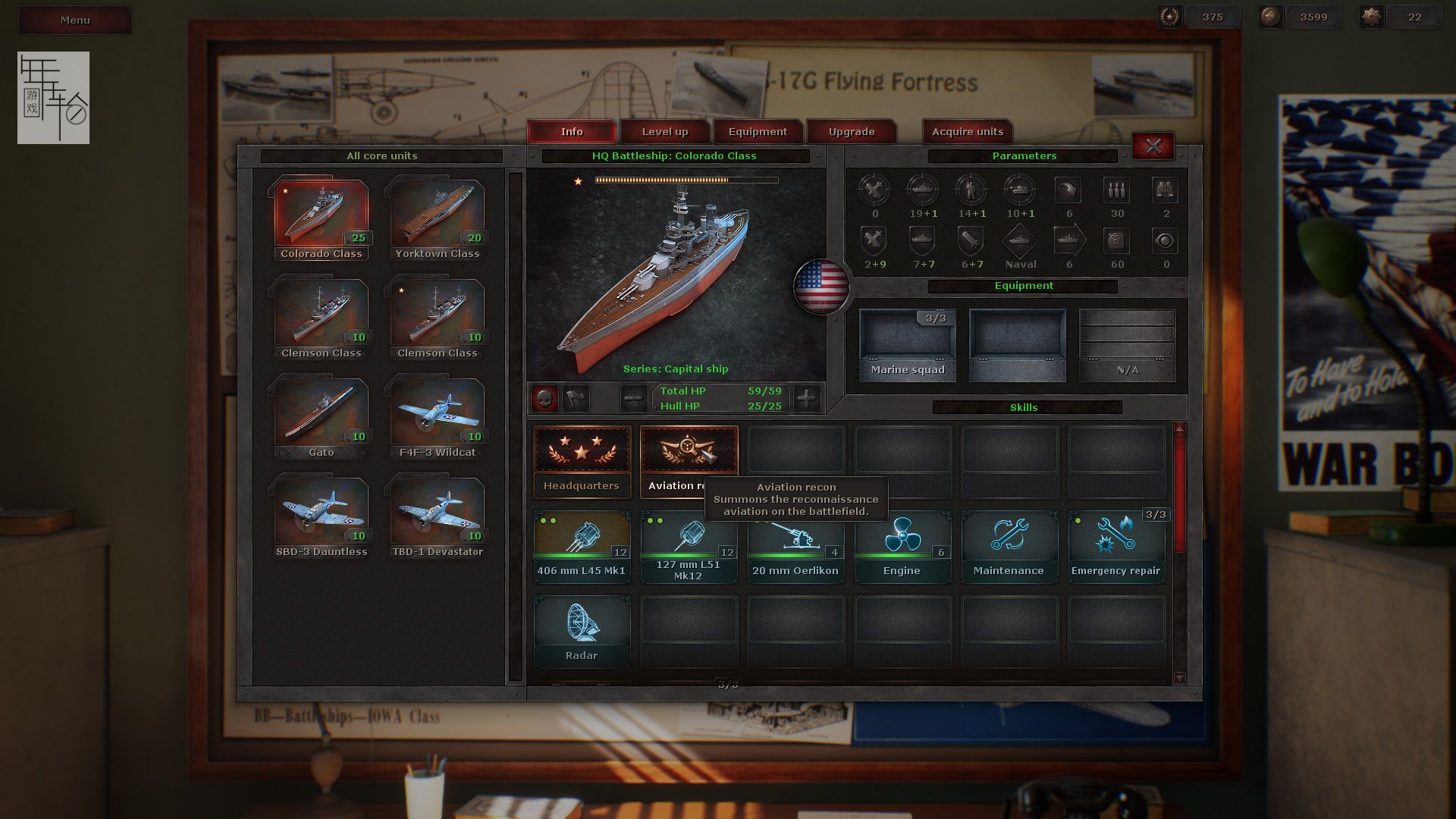
Task: Select the Yorktown Class carrier unit
Action: pyautogui.click(x=438, y=218)
